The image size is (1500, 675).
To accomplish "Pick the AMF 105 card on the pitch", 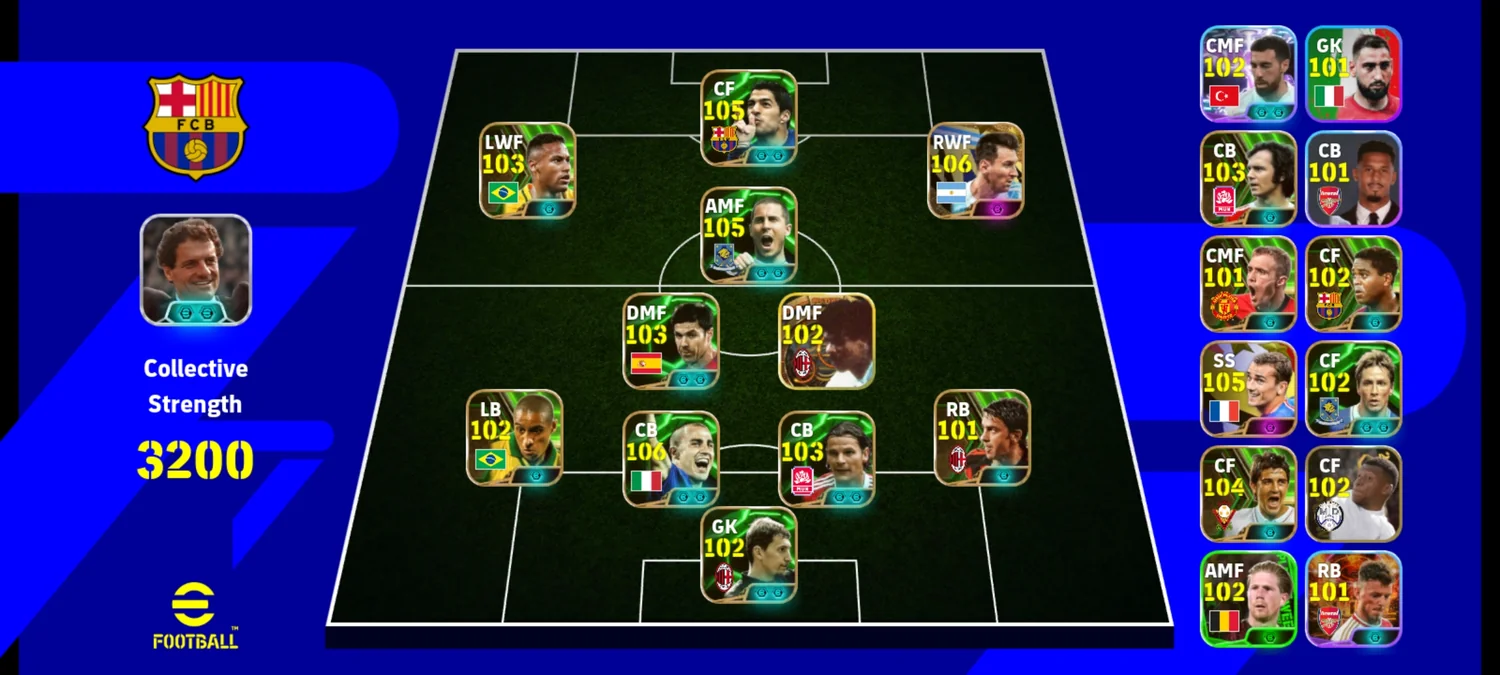I will (x=749, y=234).
